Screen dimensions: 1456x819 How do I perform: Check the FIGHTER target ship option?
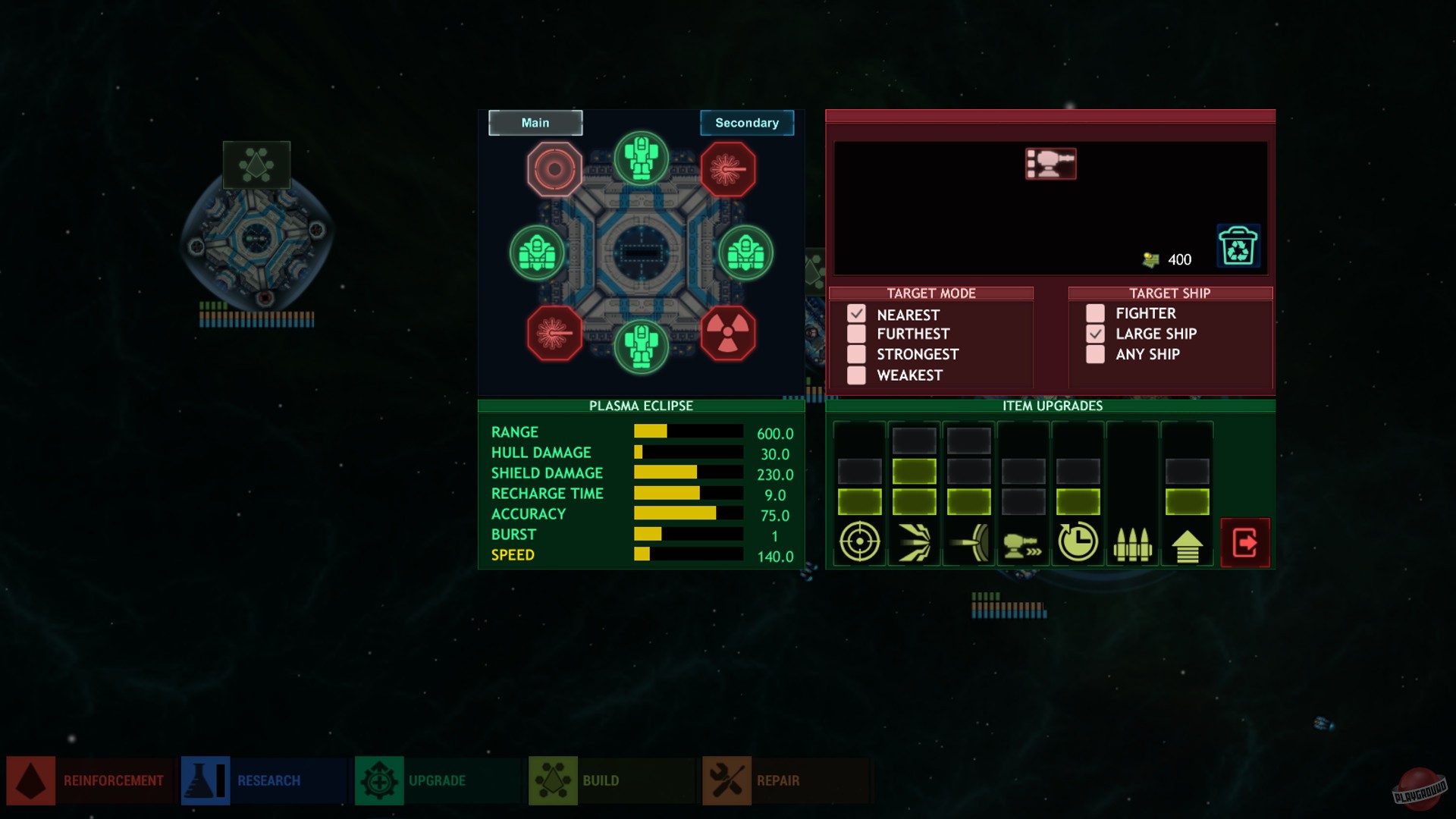(x=1095, y=312)
